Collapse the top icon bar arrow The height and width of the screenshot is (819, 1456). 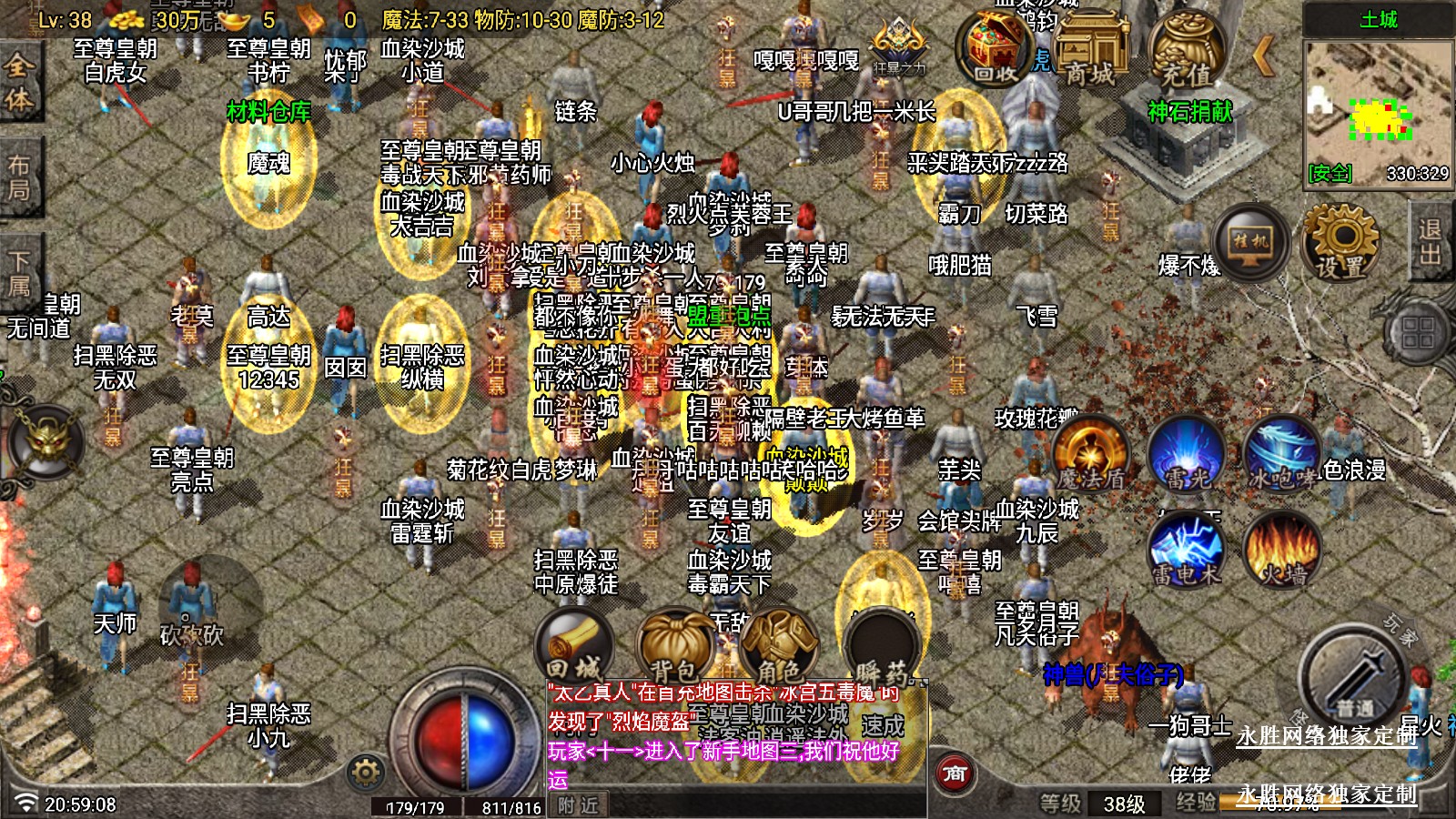[1263, 56]
